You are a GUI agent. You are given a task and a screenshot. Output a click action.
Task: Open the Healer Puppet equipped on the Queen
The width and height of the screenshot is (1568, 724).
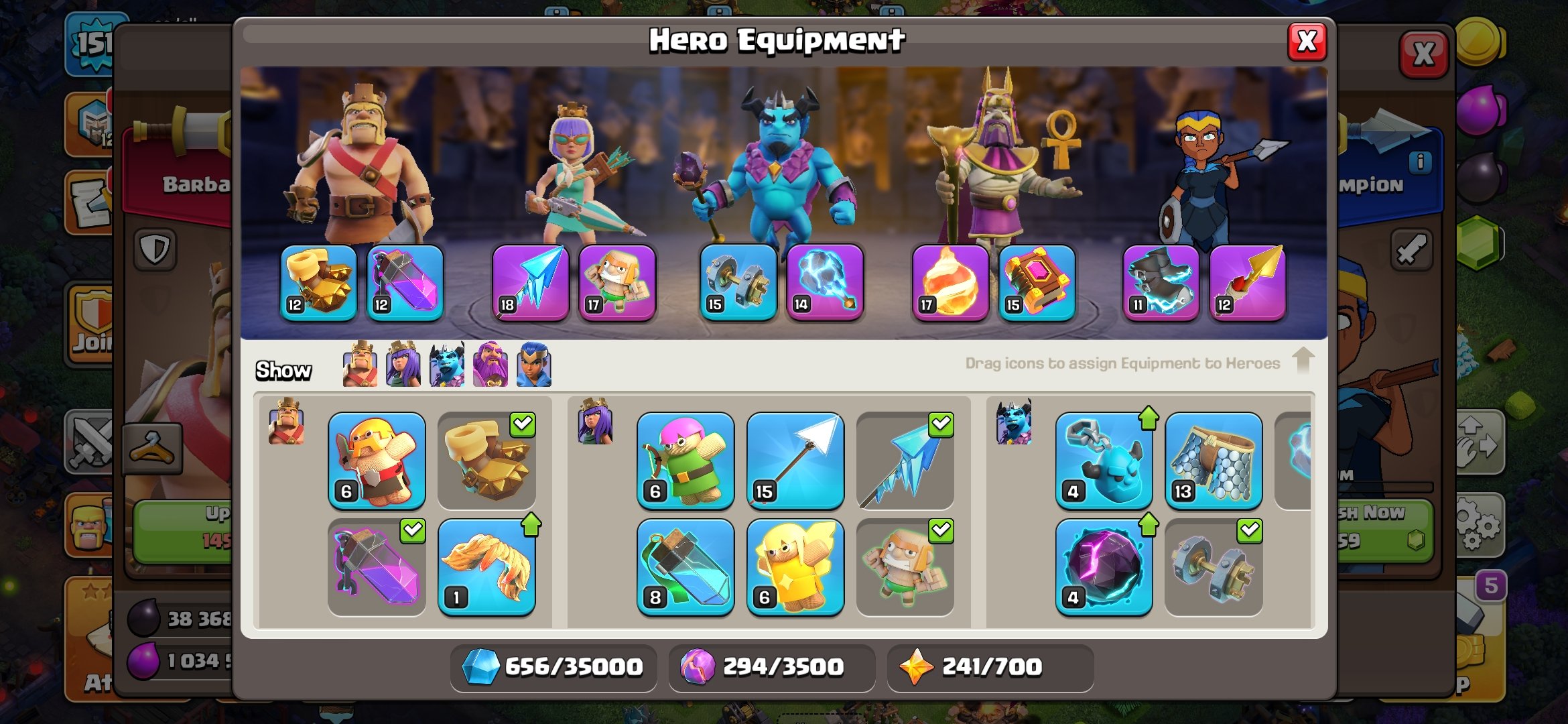coord(617,282)
